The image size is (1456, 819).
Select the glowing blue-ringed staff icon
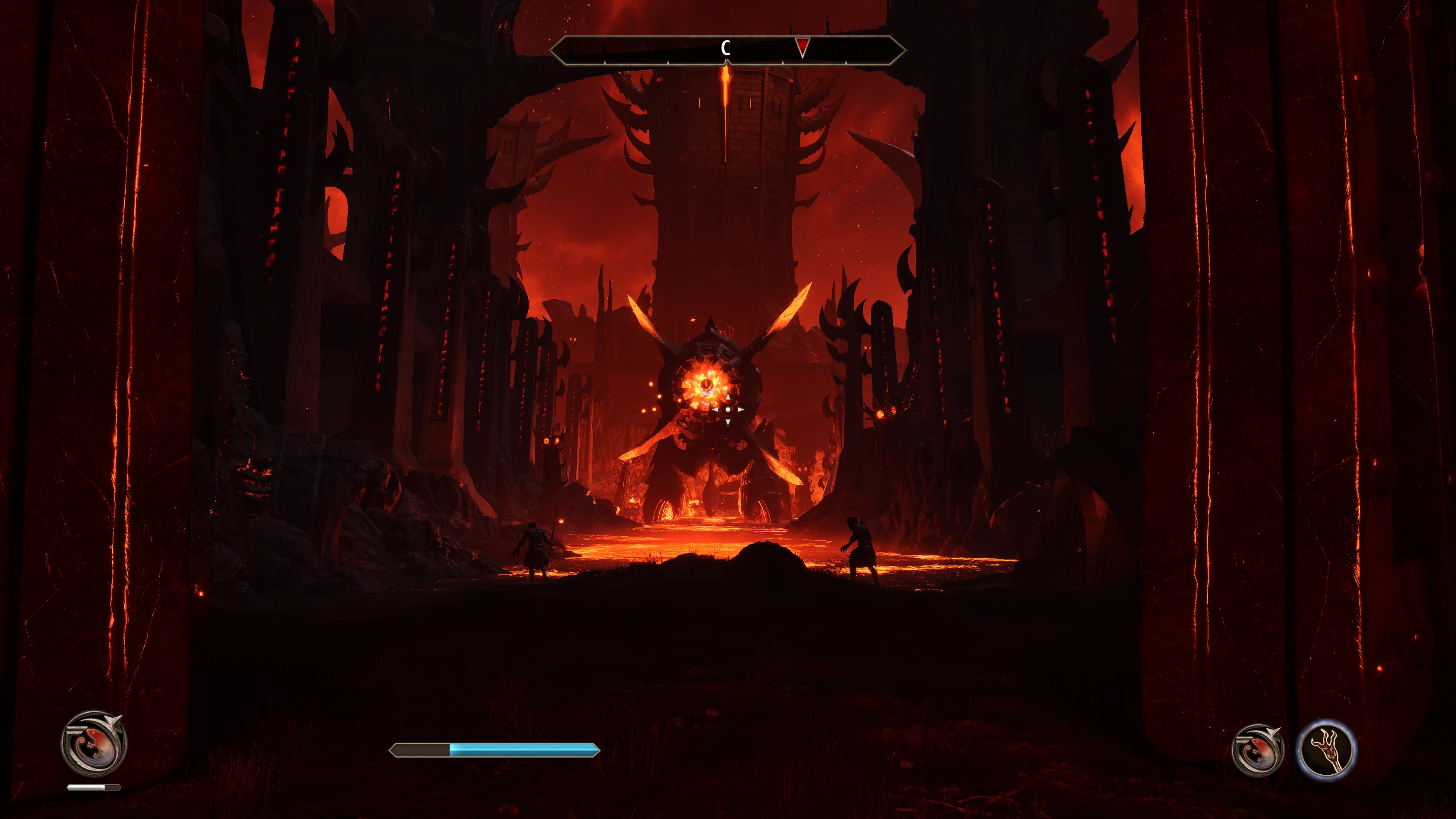[1326, 750]
